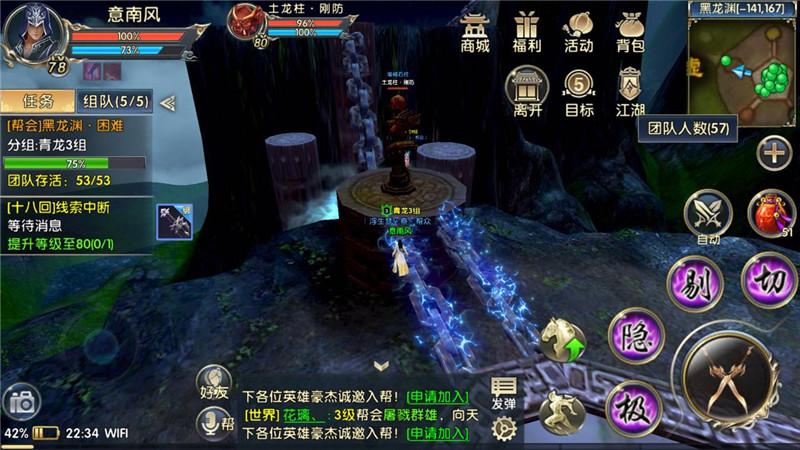Open the 江湖 menu
This screenshot has height=450, width=800.
click(630, 91)
